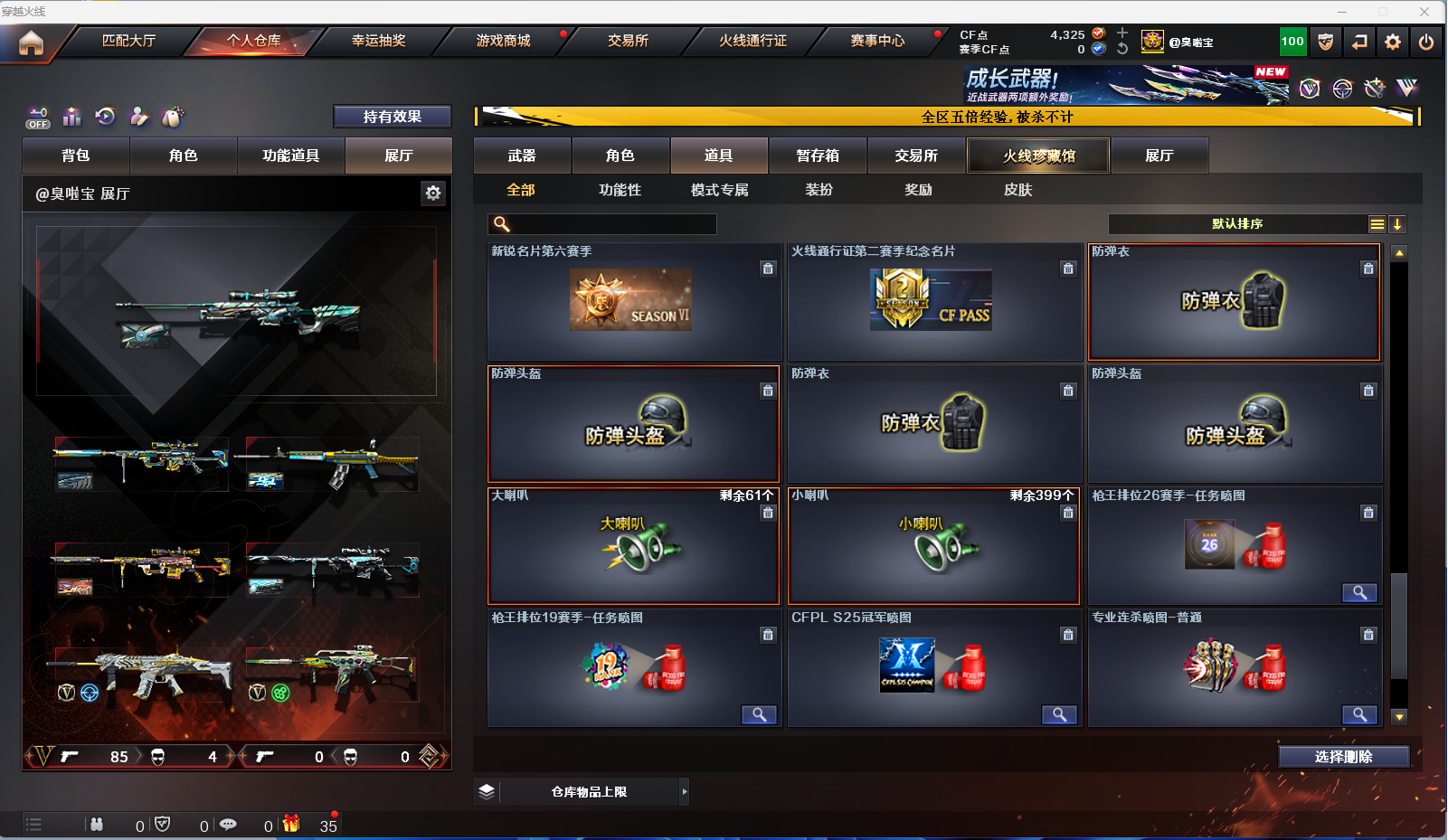Open the showroom gear settings
The image size is (1448, 840).
[x=433, y=193]
